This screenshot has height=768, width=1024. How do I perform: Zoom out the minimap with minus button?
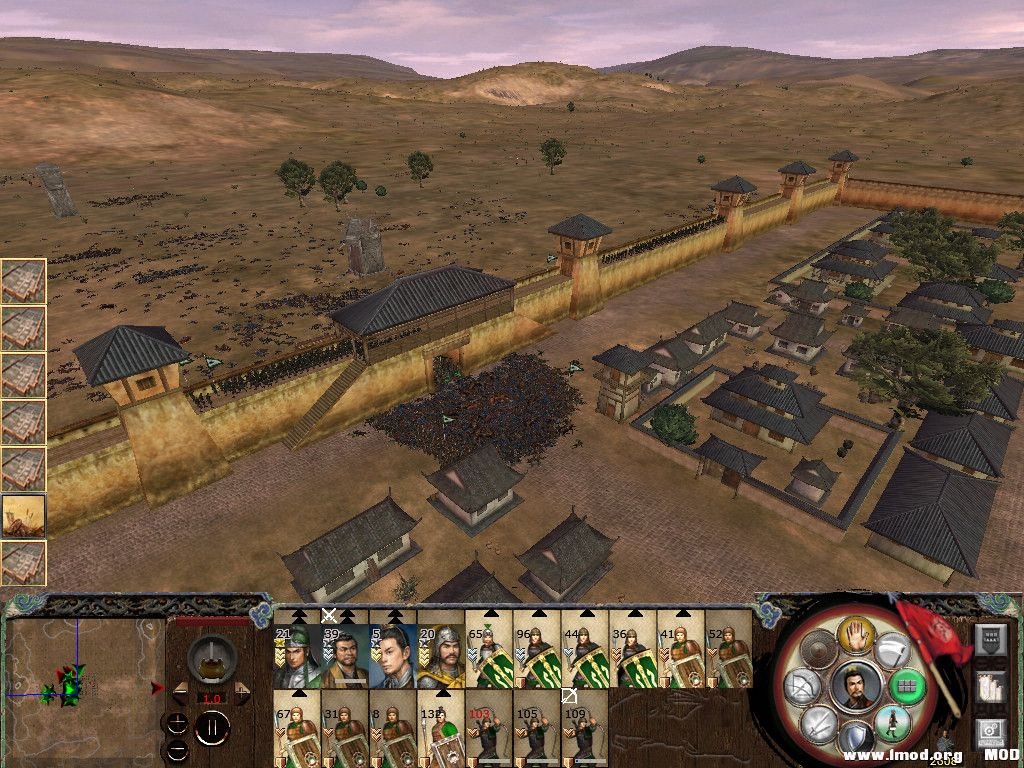(x=178, y=748)
